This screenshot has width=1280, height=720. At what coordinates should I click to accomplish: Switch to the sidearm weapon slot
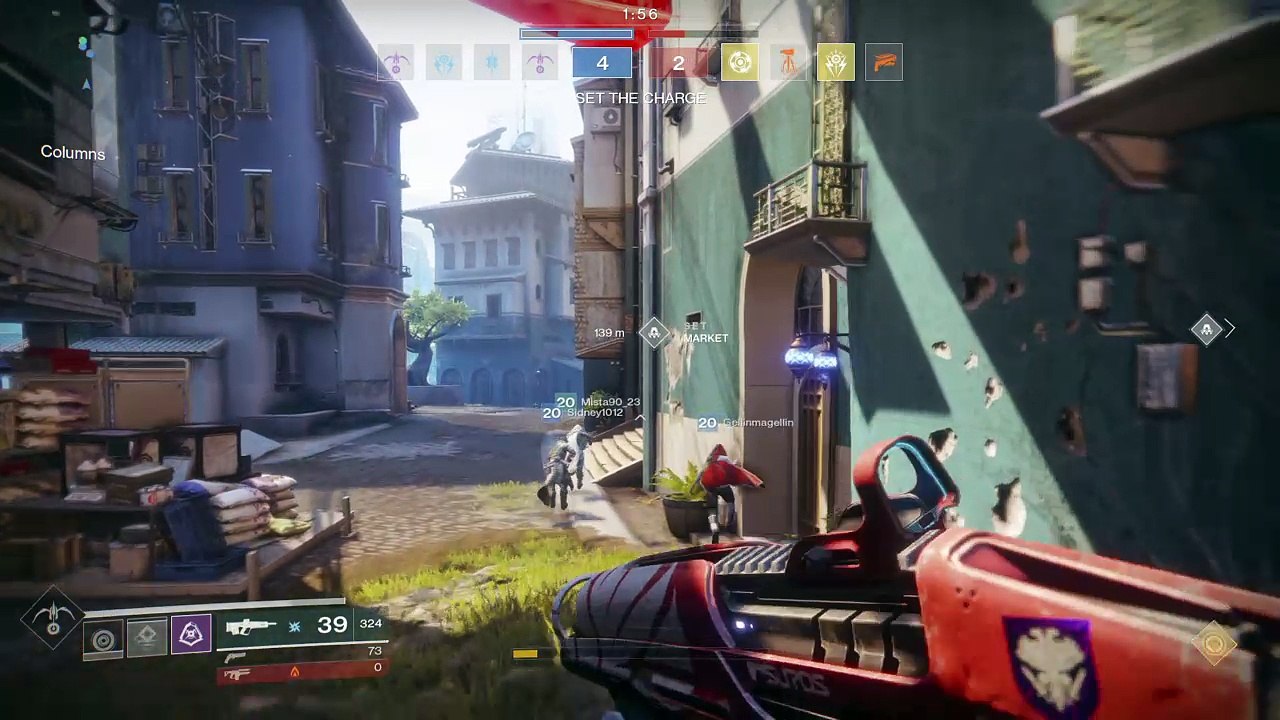click(236, 655)
